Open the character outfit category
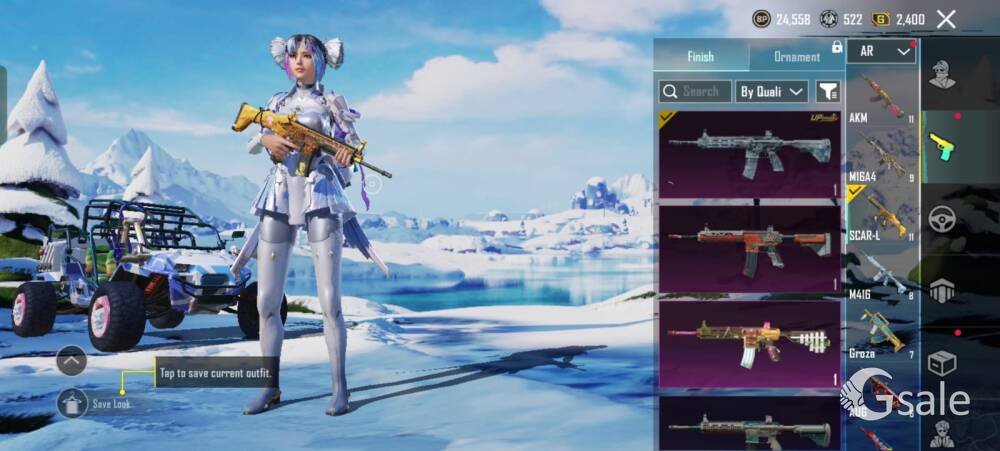This screenshot has width=1000, height=451. tap(941, 75)
